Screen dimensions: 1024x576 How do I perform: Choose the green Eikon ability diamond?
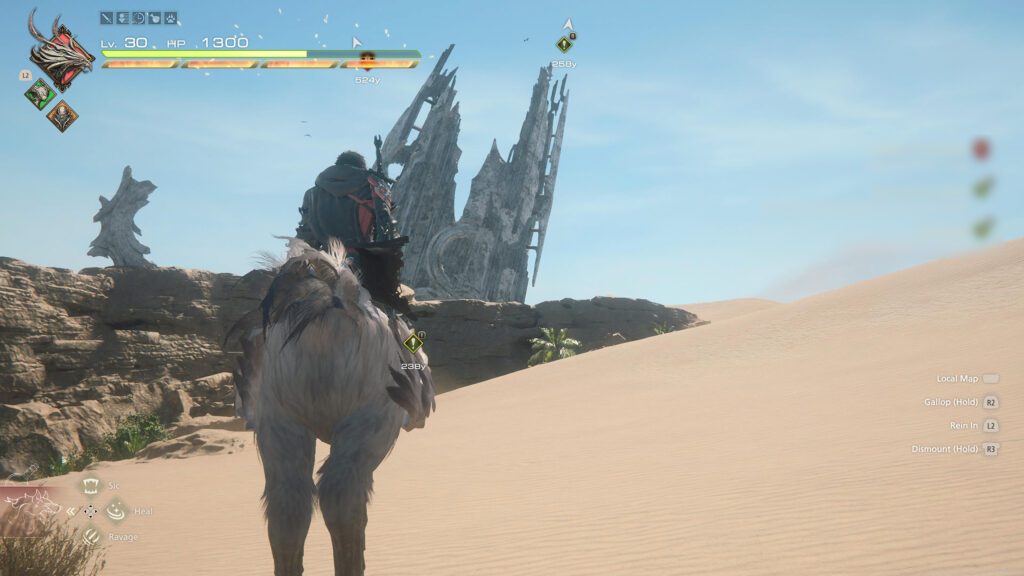coord(40,94)
